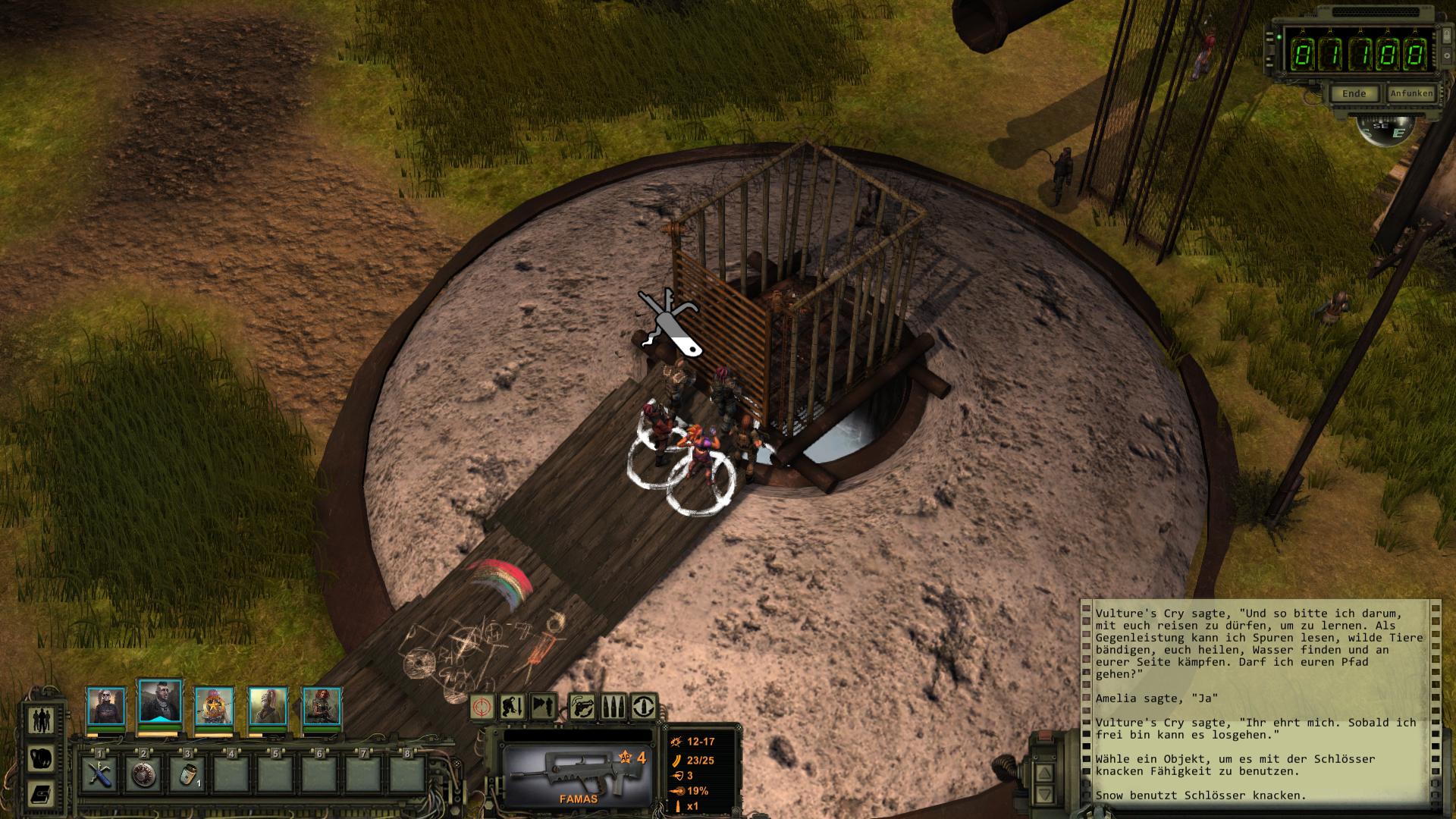1456x819 pixels.
Task: Click the Ende button
Action: click(x=1354, y=94)
